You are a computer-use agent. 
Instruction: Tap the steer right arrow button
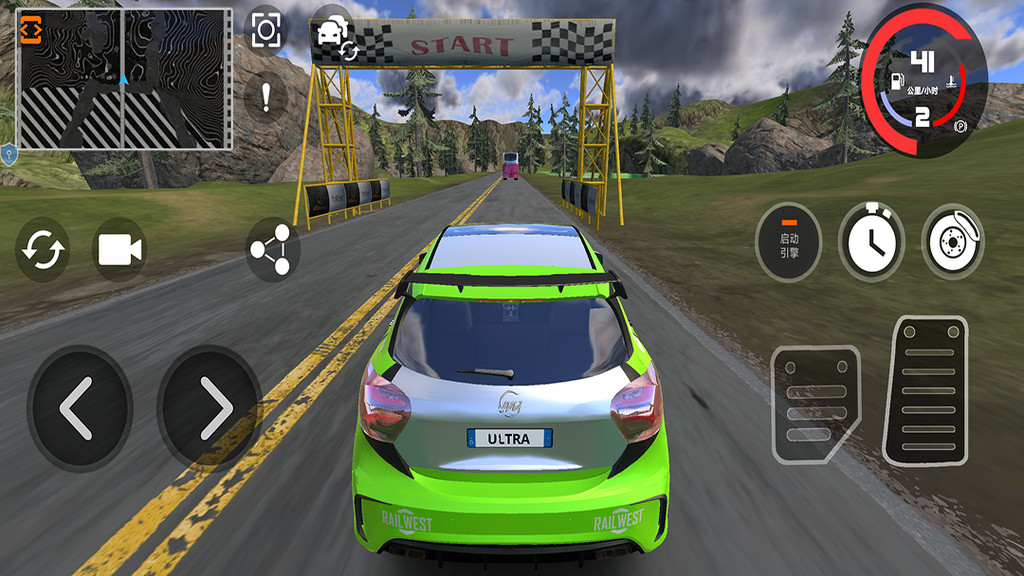click(x=210, y=408)
